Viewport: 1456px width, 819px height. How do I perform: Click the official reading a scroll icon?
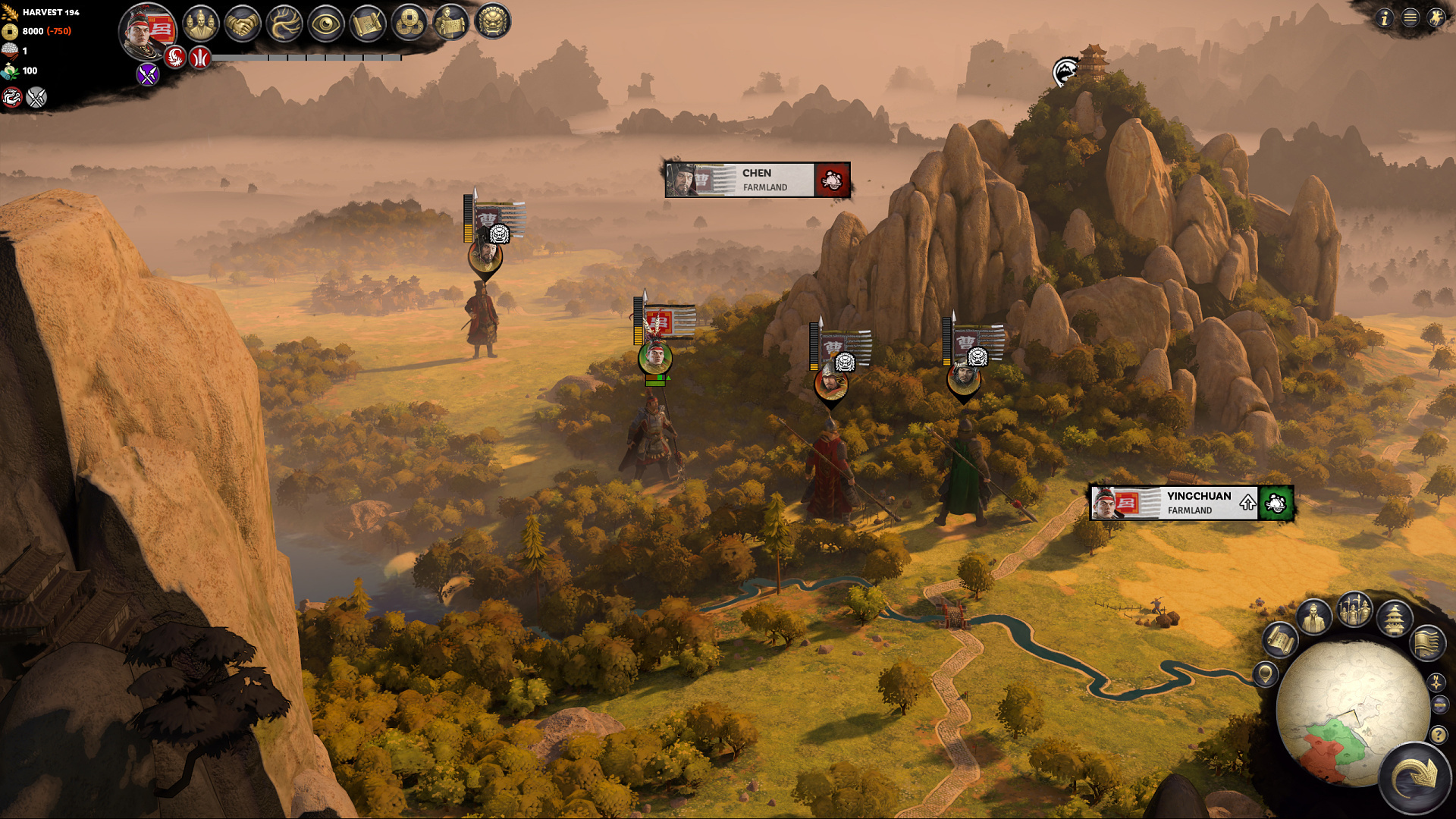451,23
